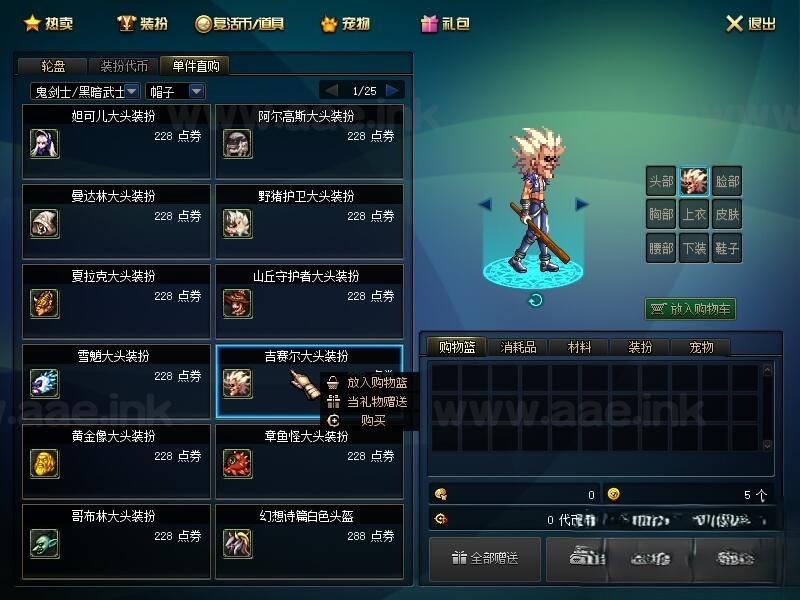
Task: Rotate character preview with the right arrow
Action: point(581,204)
